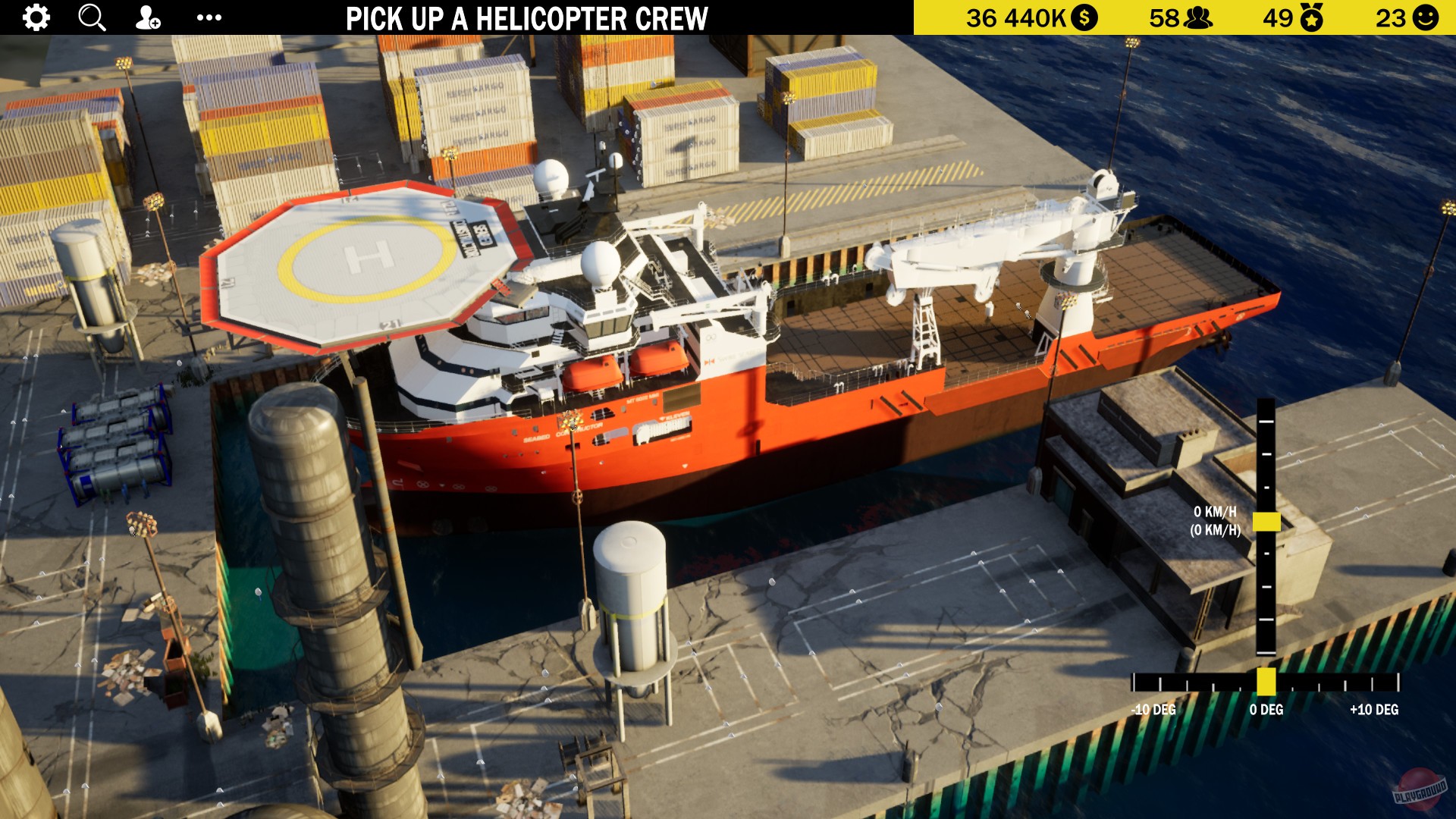
Task: Open the ellipsis more-options menu
Action: 210,17
